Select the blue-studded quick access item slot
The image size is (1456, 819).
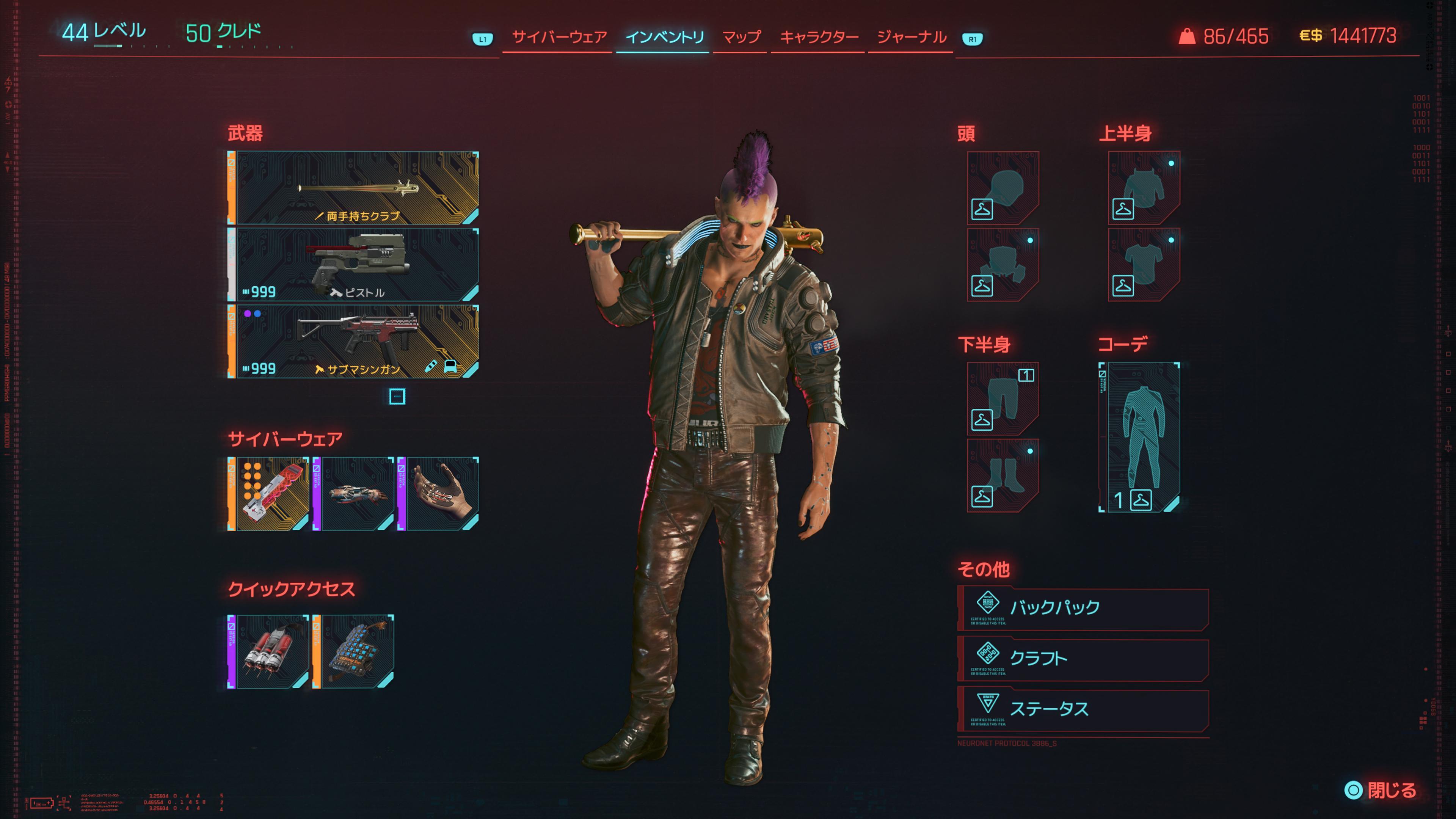click(354, 652)
